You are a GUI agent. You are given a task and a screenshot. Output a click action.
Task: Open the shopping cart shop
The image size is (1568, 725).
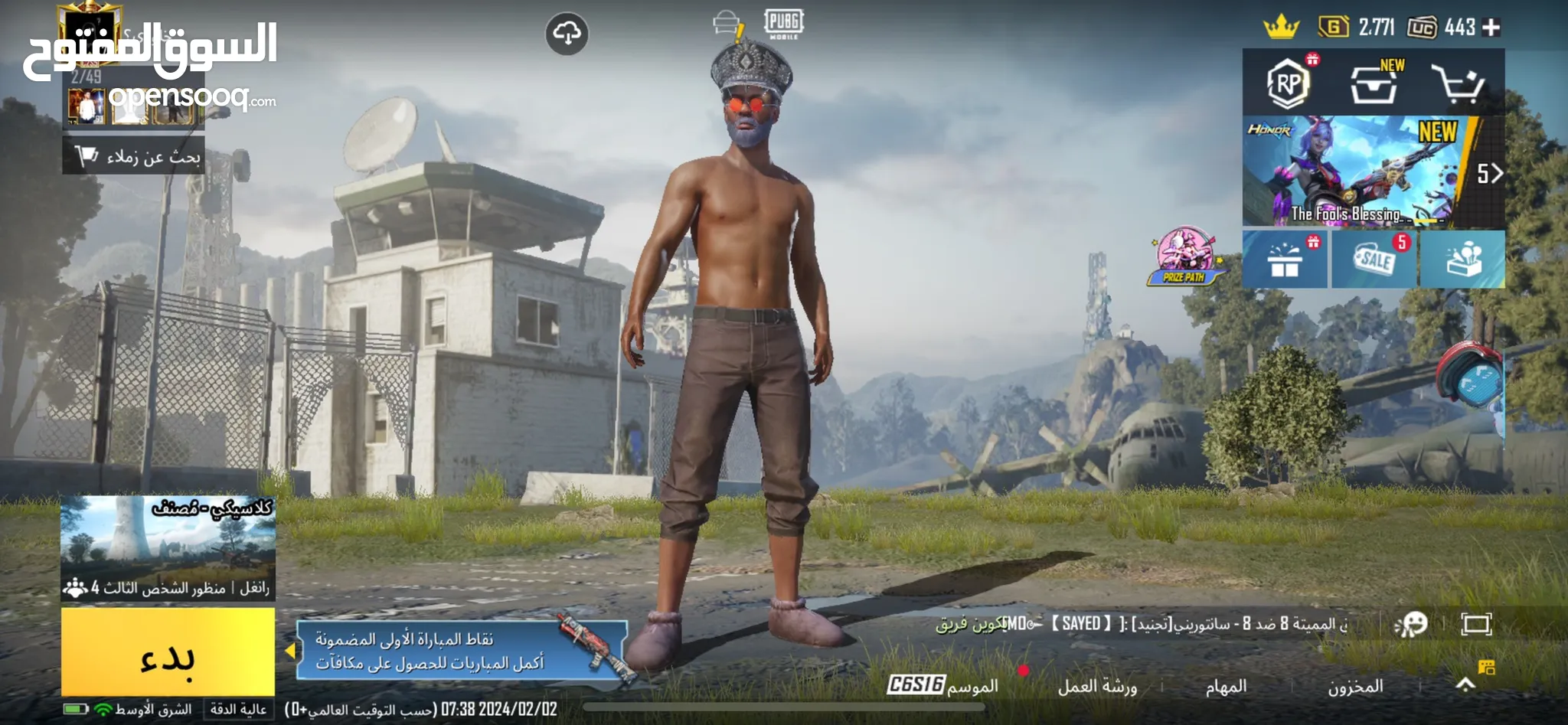click(x=1457, y=83)
